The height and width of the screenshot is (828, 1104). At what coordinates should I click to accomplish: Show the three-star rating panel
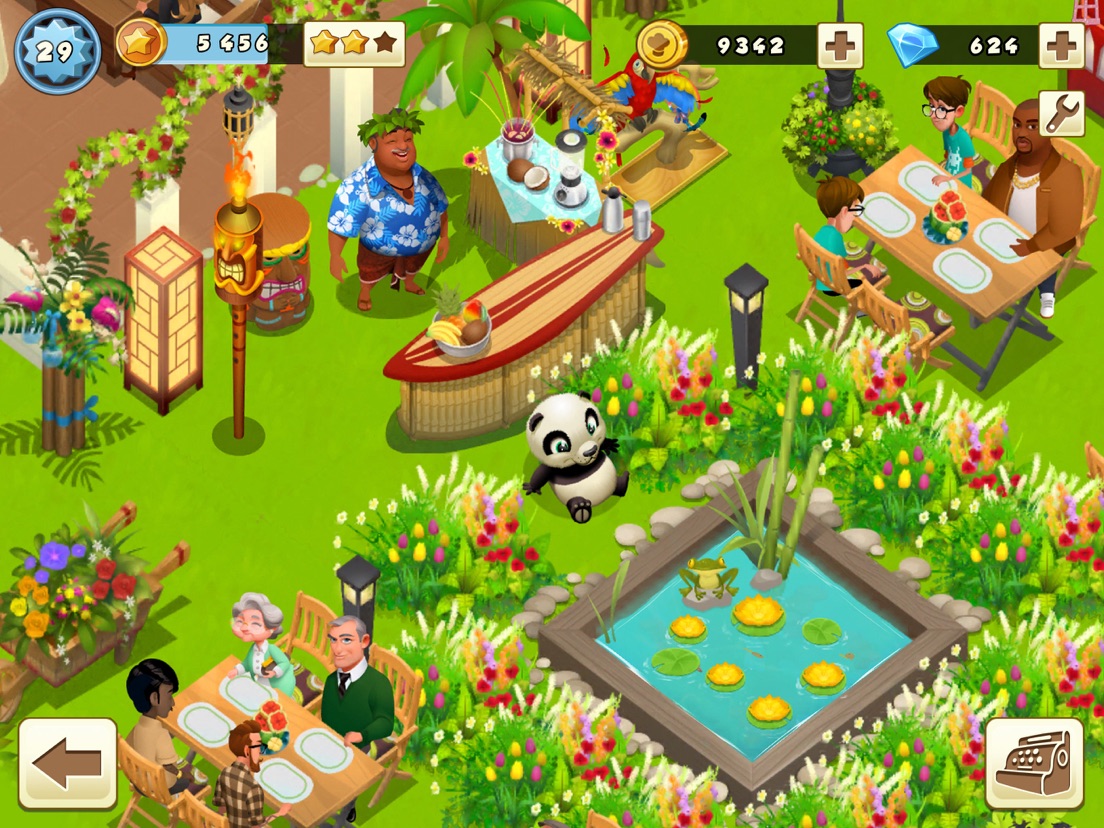tap(354, 44)
